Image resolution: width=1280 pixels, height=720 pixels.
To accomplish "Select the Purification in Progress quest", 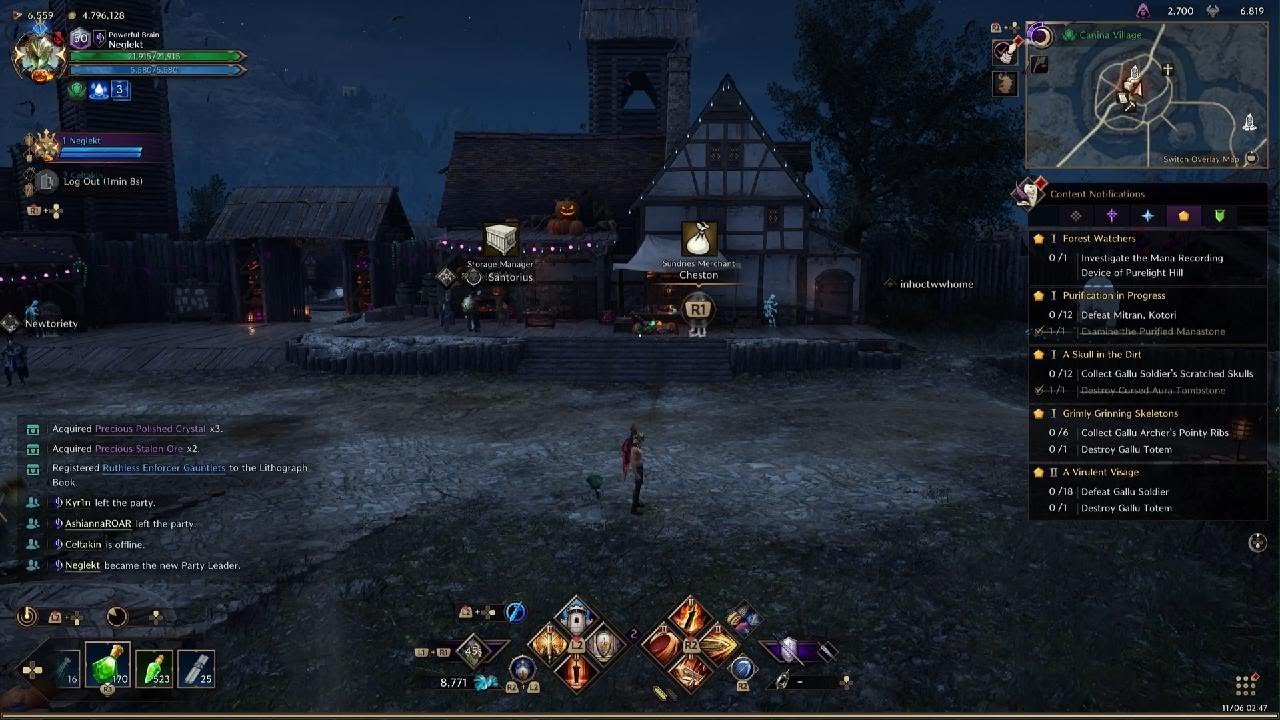I will pos(1113,296).
